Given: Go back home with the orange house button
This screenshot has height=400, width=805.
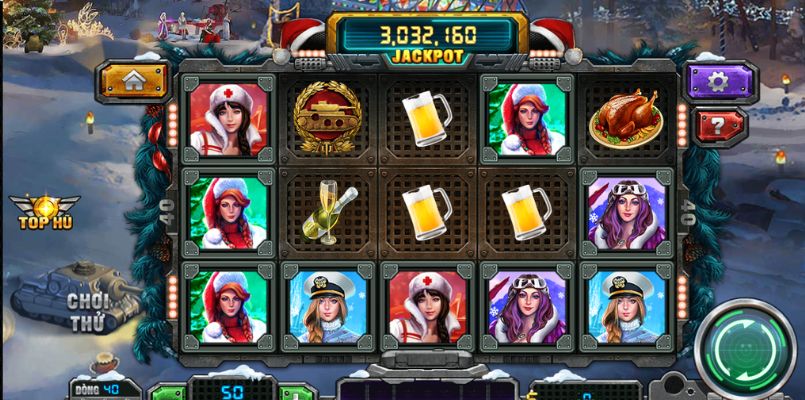Looking at the screenshot, I should click(133, 81).
